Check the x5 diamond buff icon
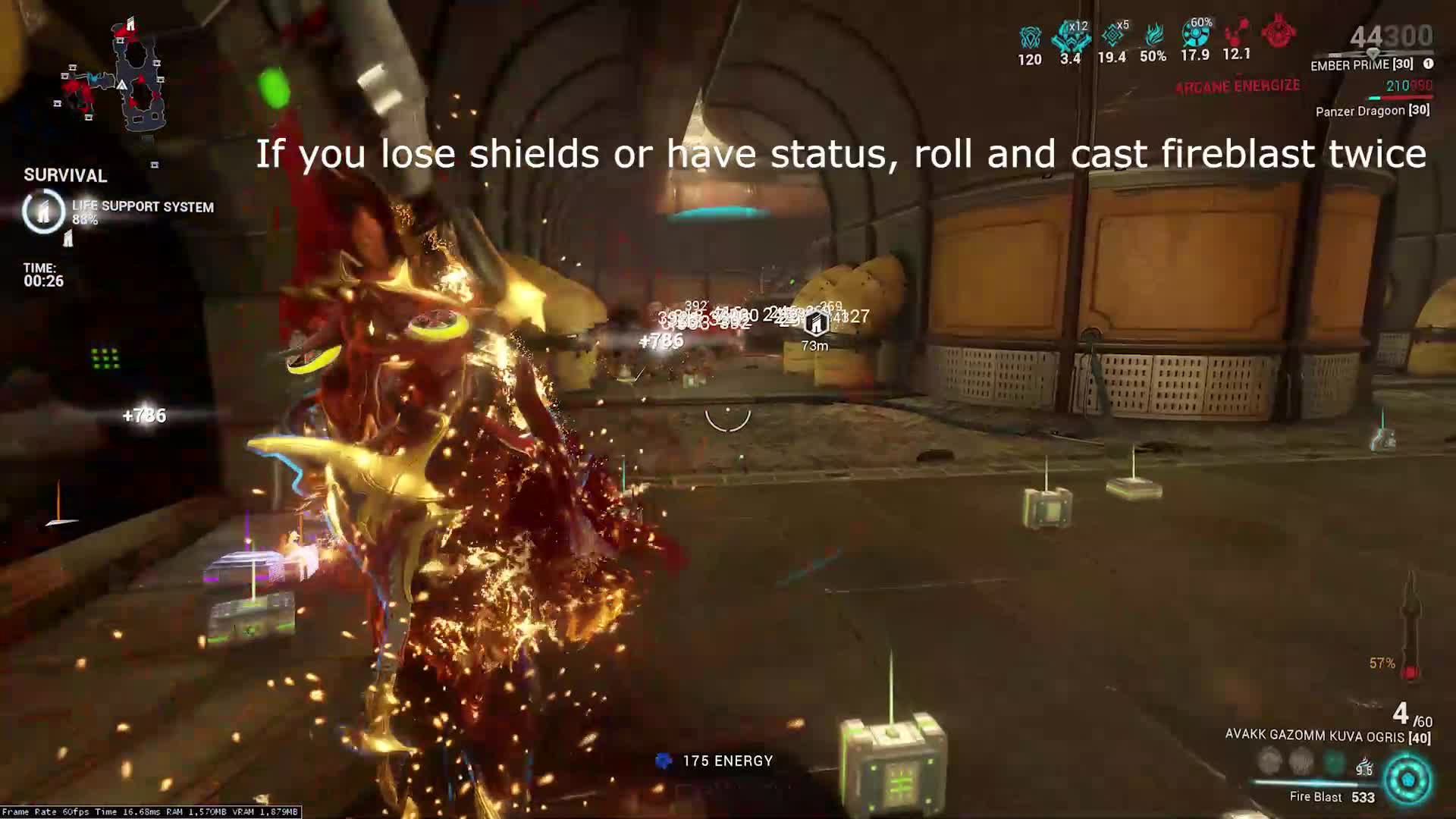 click(1112, 35)
